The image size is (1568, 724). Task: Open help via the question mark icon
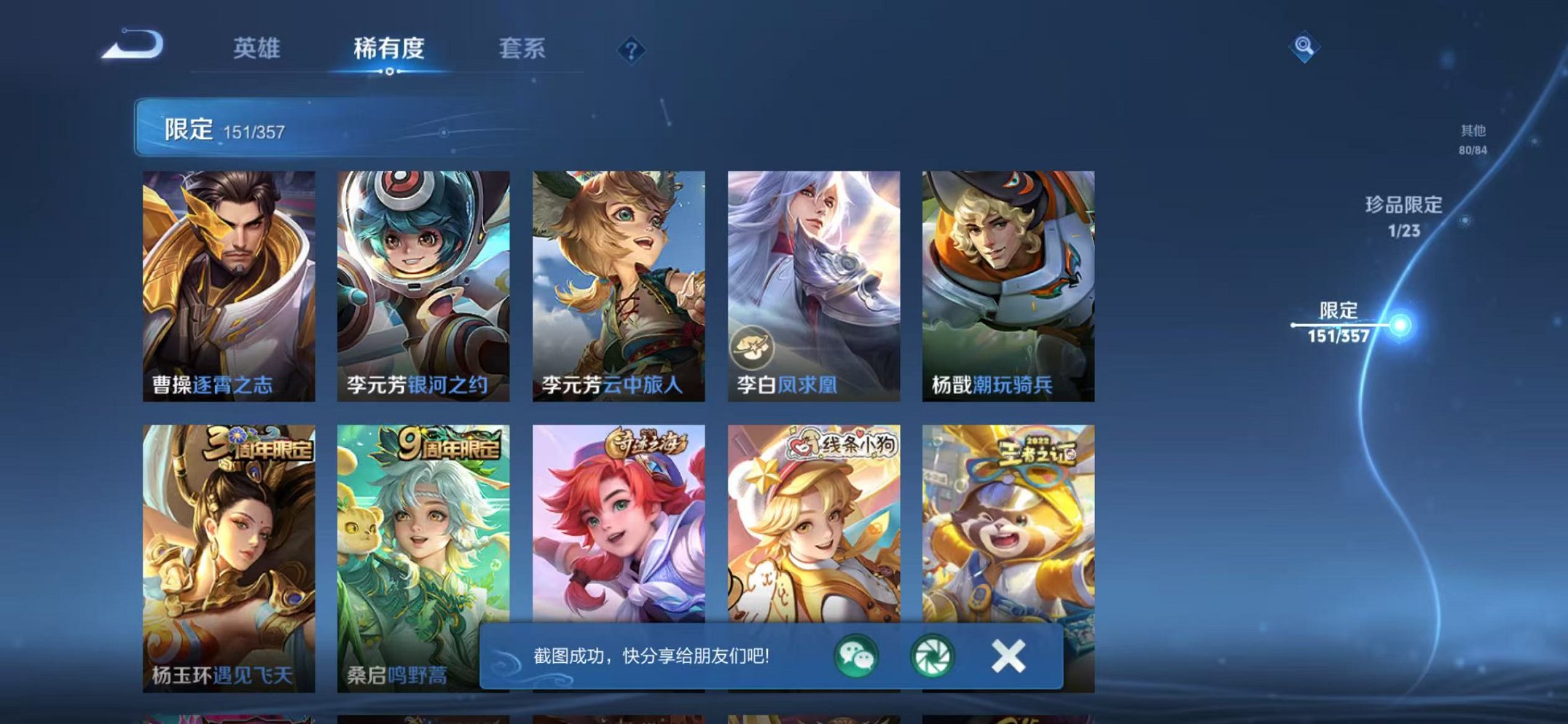[632, 50]
